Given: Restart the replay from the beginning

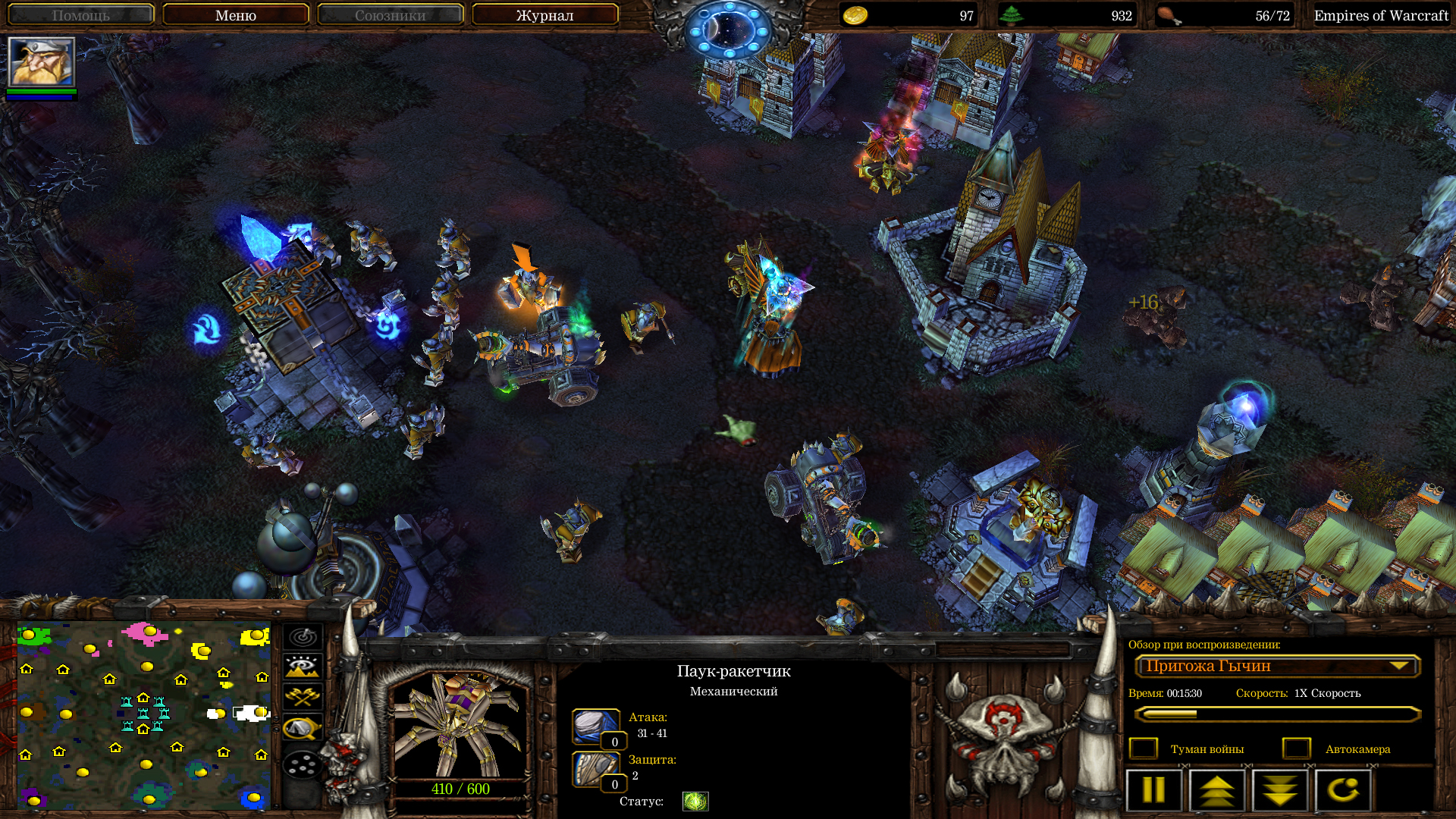Looking at the screenshot, I should pyautogui.click(x=1343, y=789).
